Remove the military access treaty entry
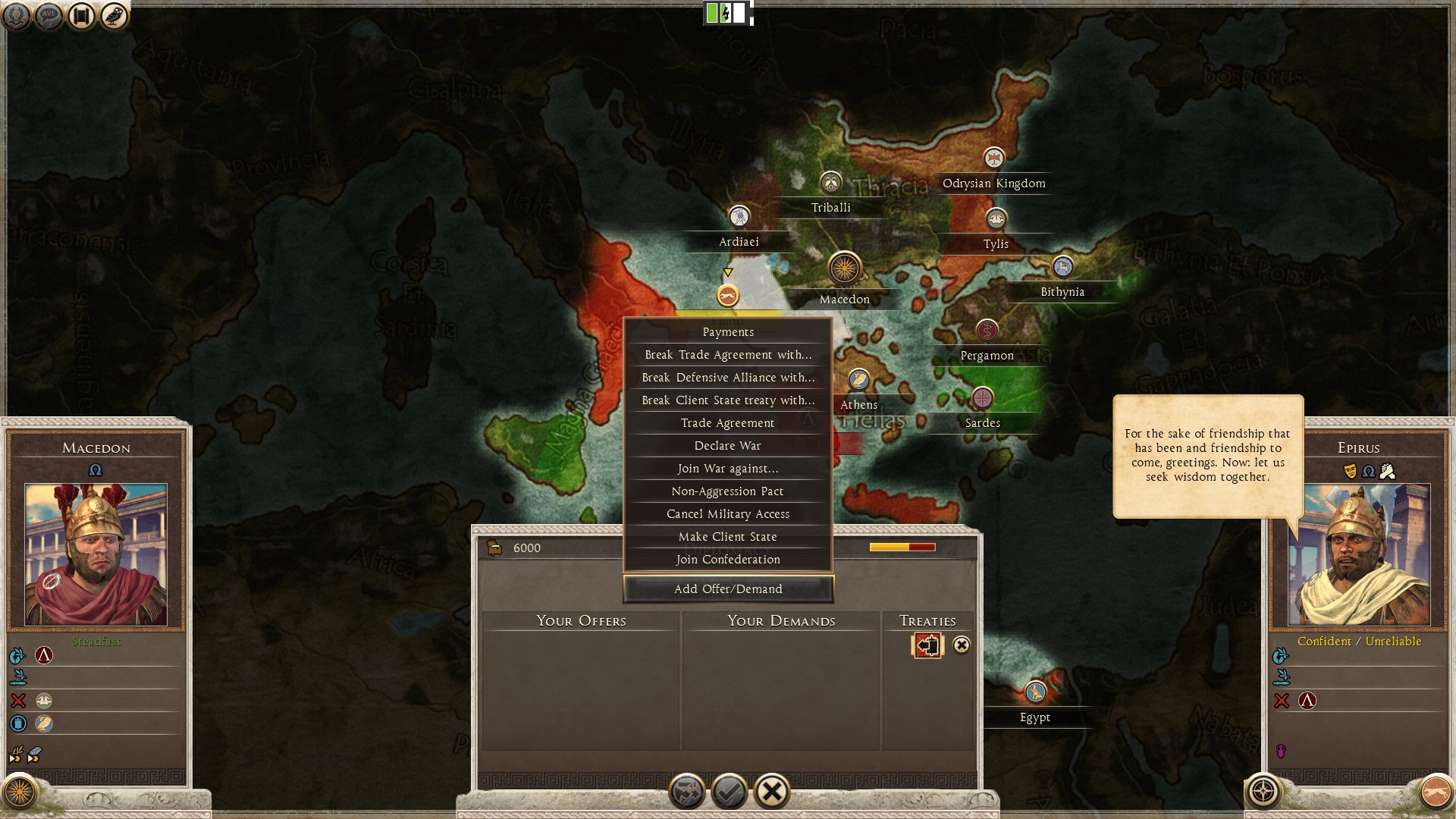 tap(962, 645)
